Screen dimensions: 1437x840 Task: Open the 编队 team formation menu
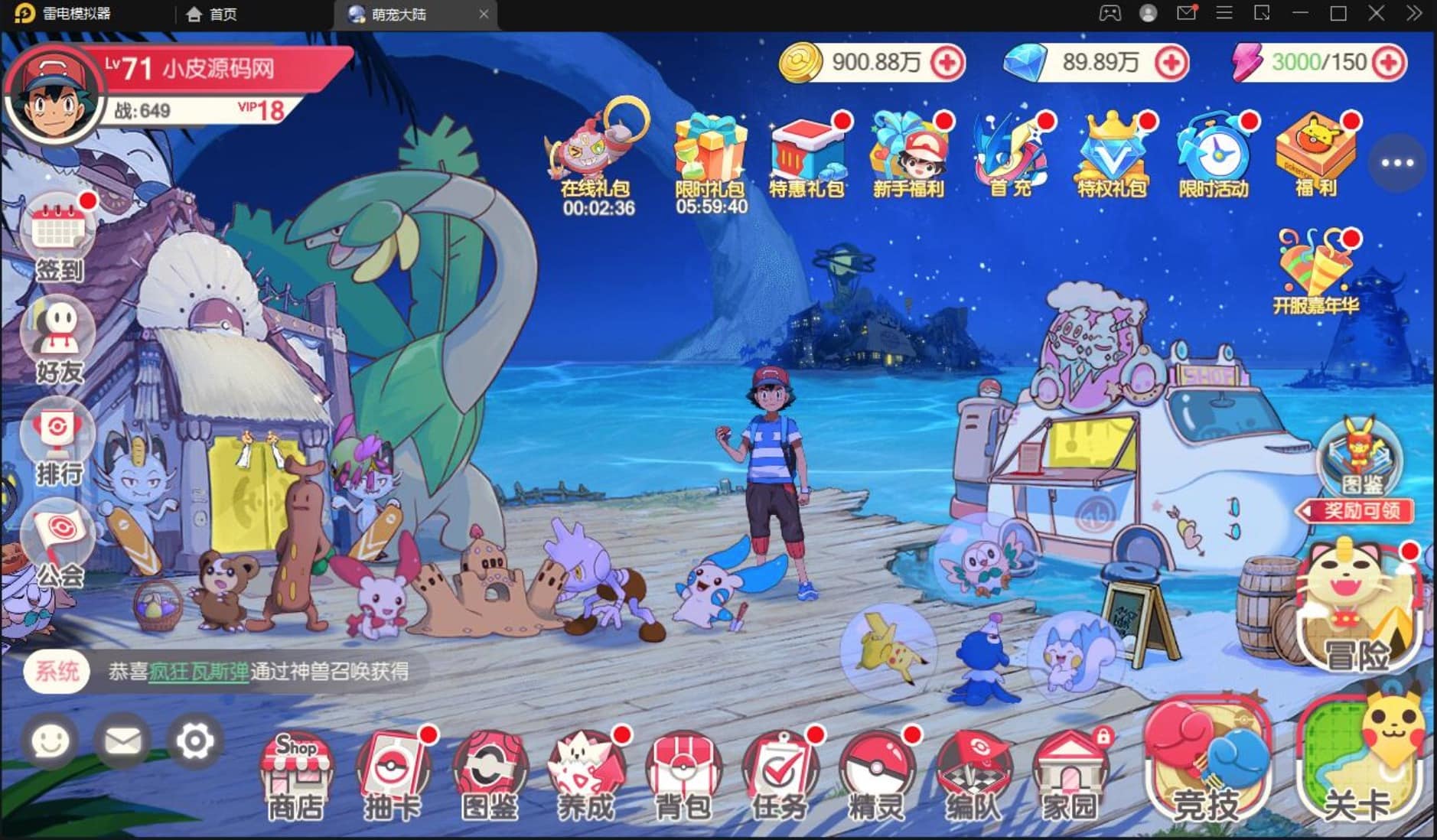(973, 775)
